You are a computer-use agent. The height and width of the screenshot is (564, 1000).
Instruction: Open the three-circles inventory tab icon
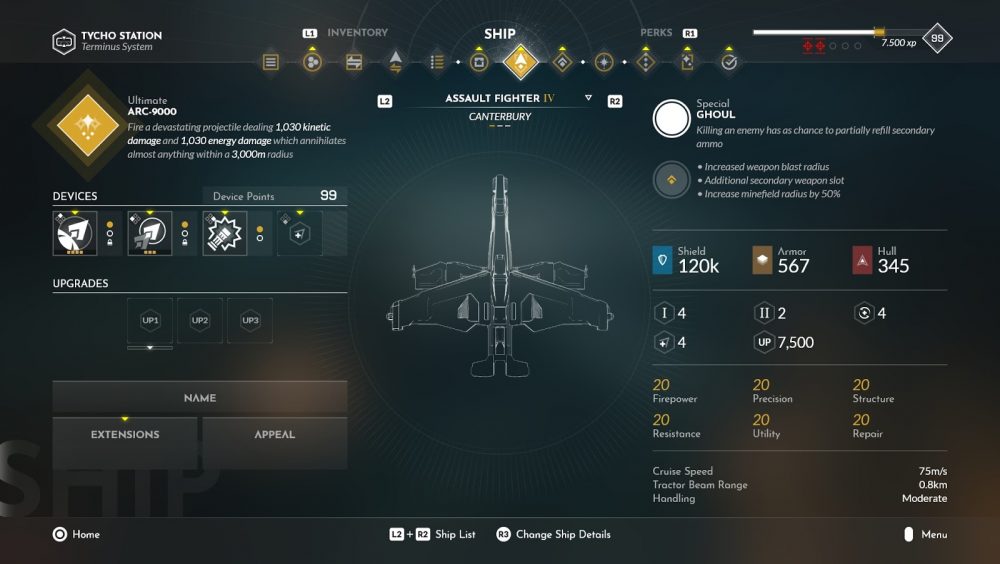(312, 62)
